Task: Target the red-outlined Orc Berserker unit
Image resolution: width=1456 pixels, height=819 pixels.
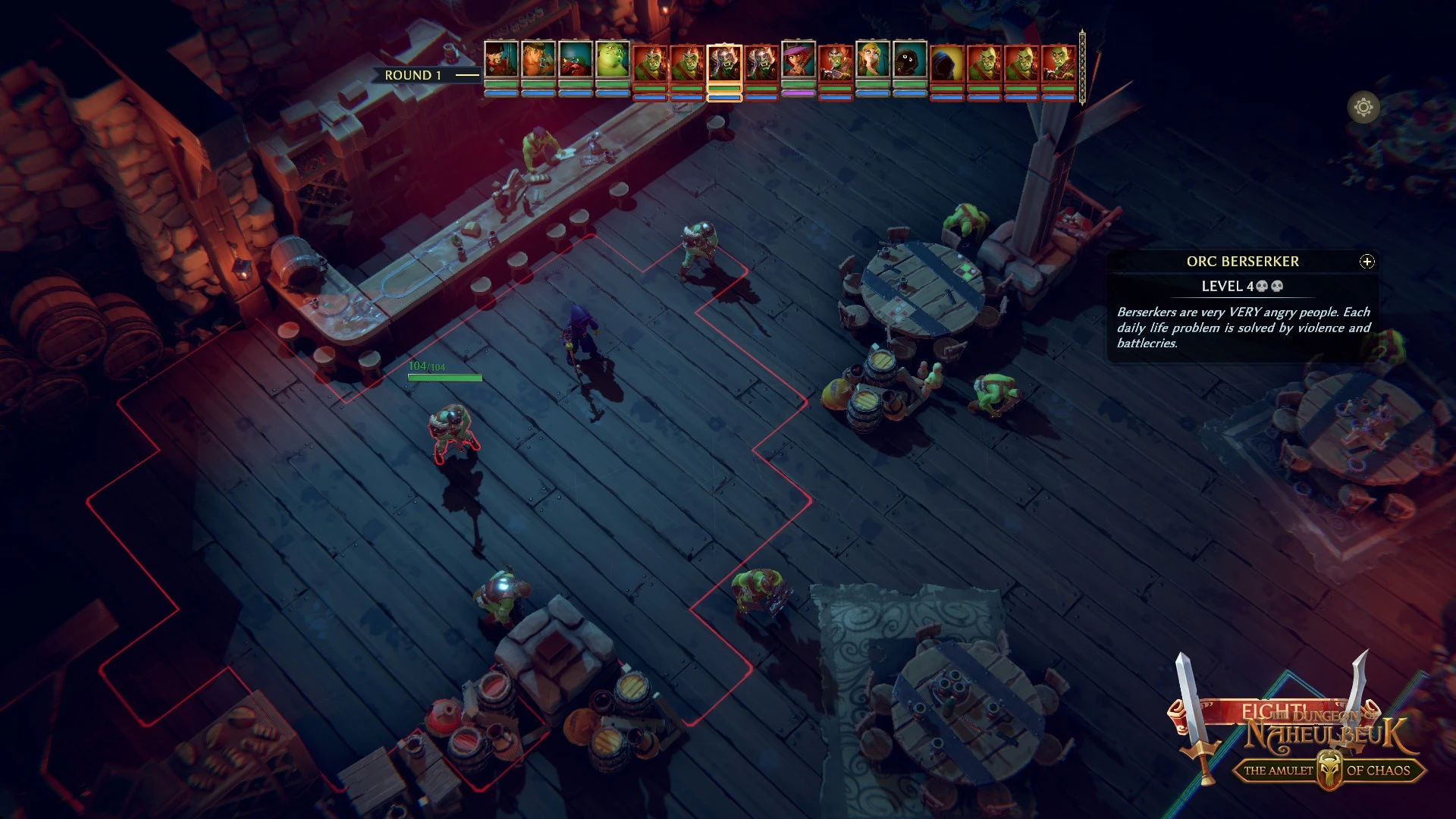Action: (x=453, y=431)
